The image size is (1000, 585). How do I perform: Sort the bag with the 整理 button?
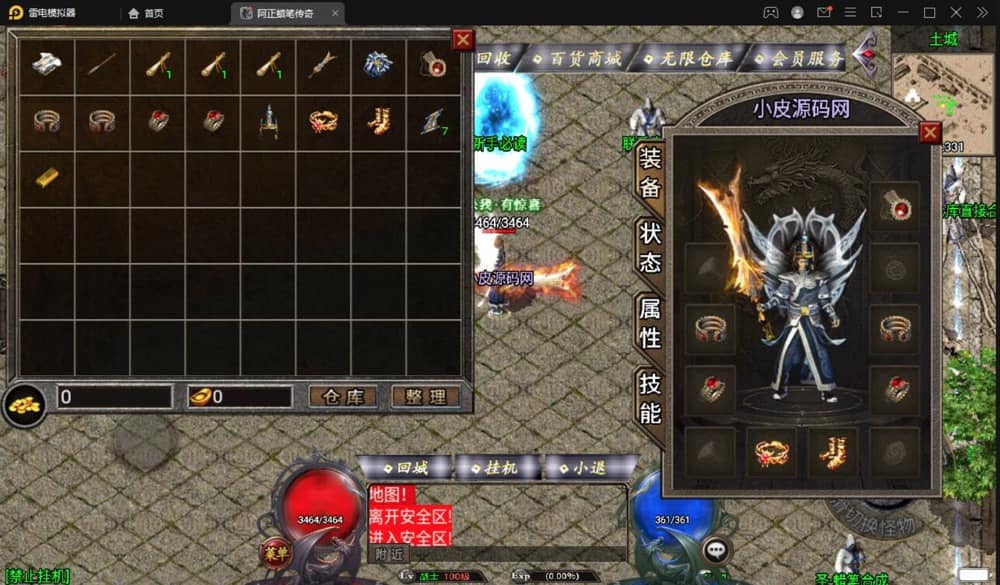point(425,397)
